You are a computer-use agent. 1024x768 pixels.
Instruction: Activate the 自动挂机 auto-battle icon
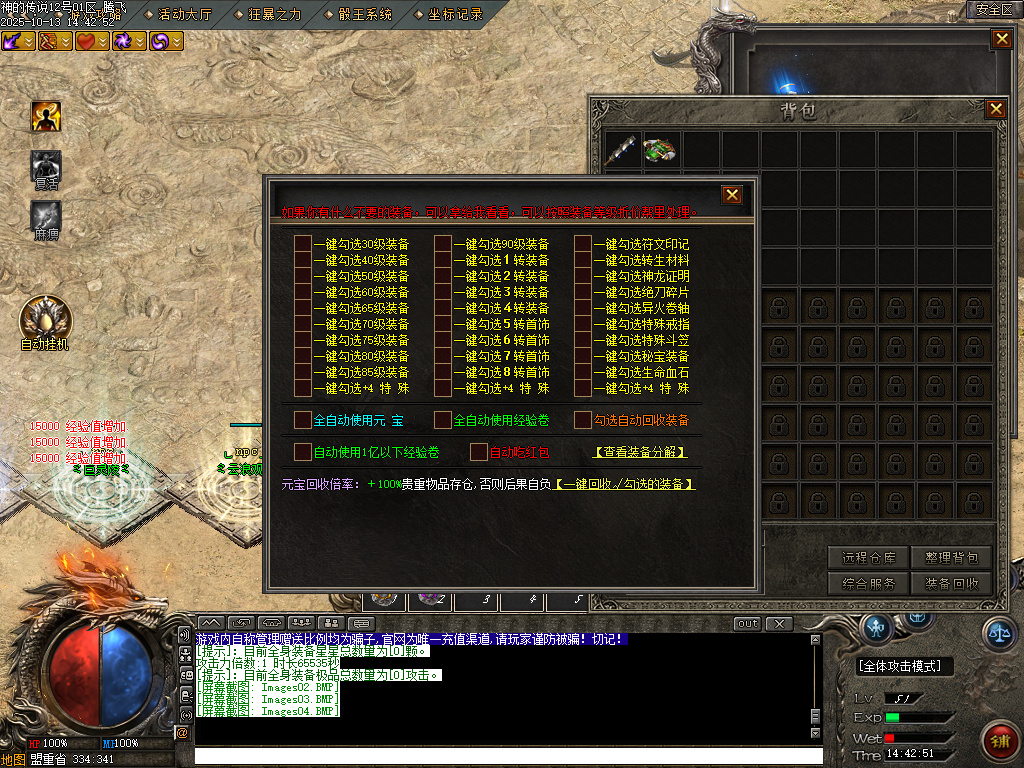click(45, 318)
